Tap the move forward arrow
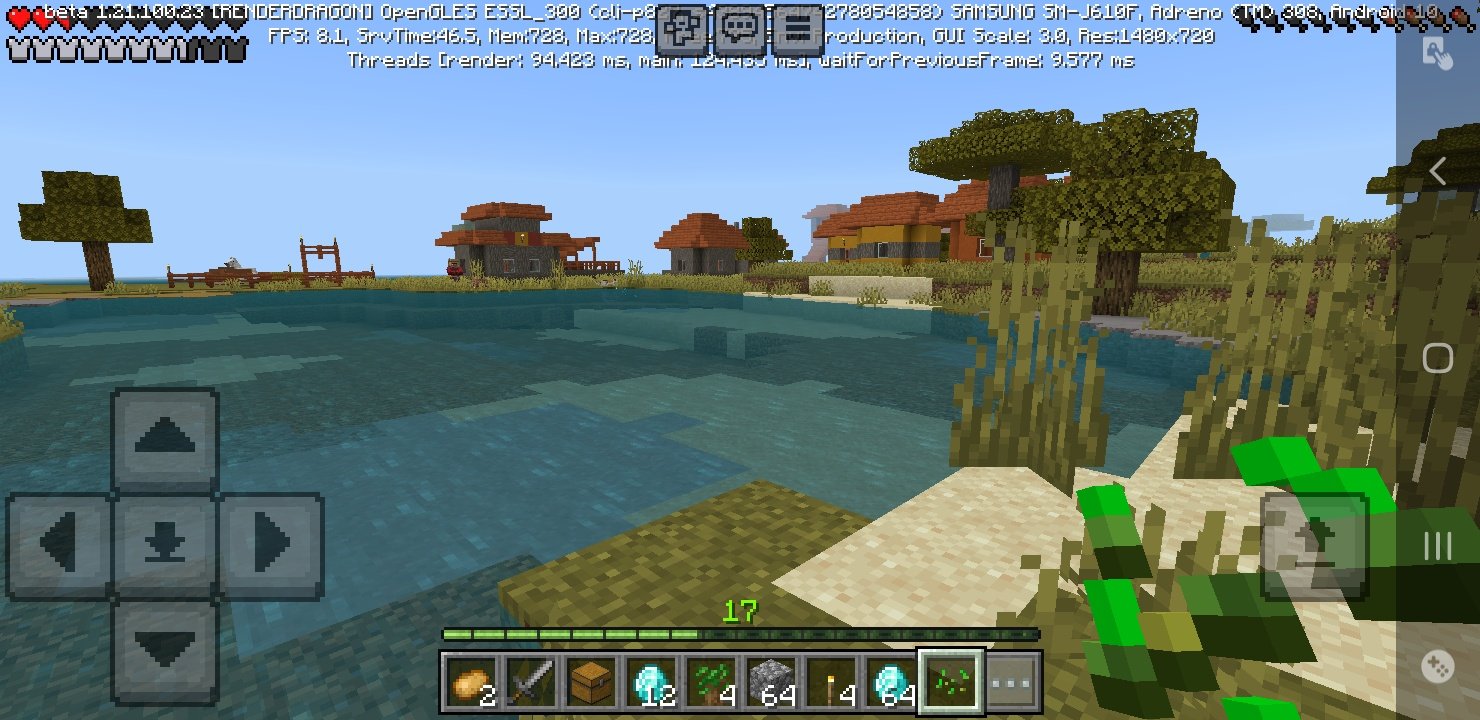1480x720 pixels. (x=164, y=437)
